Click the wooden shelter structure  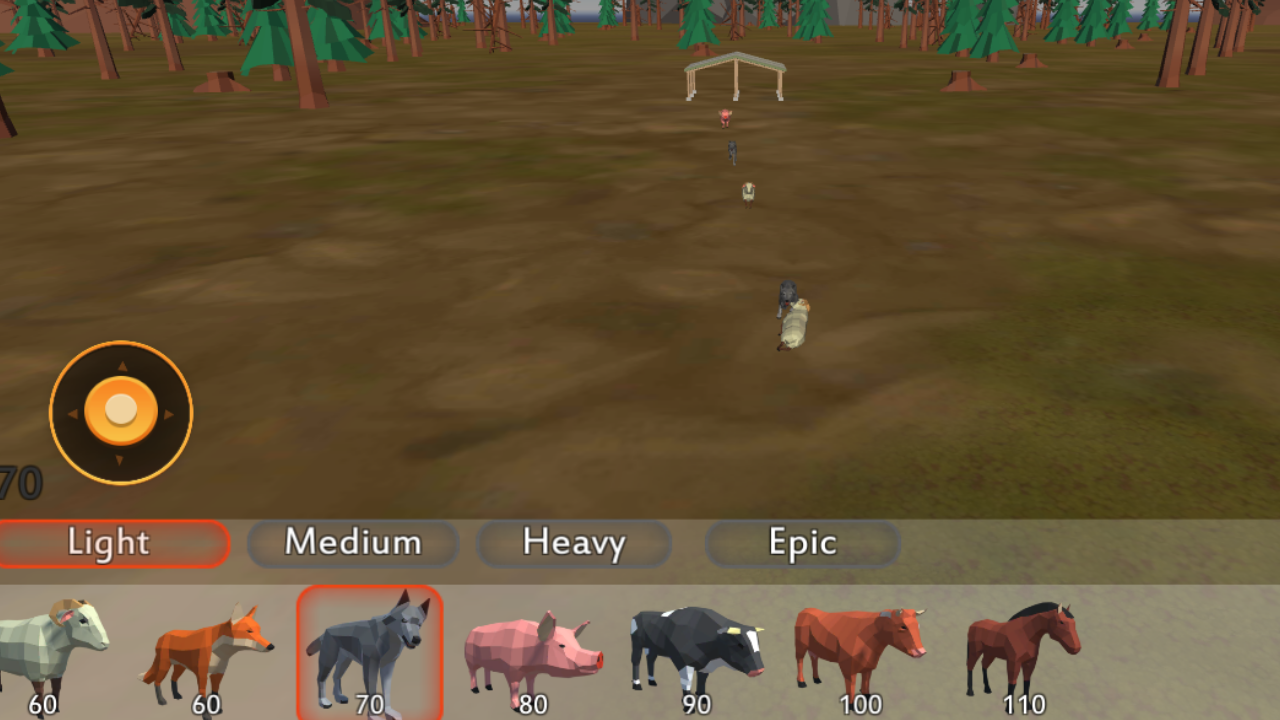coord(736,75)
